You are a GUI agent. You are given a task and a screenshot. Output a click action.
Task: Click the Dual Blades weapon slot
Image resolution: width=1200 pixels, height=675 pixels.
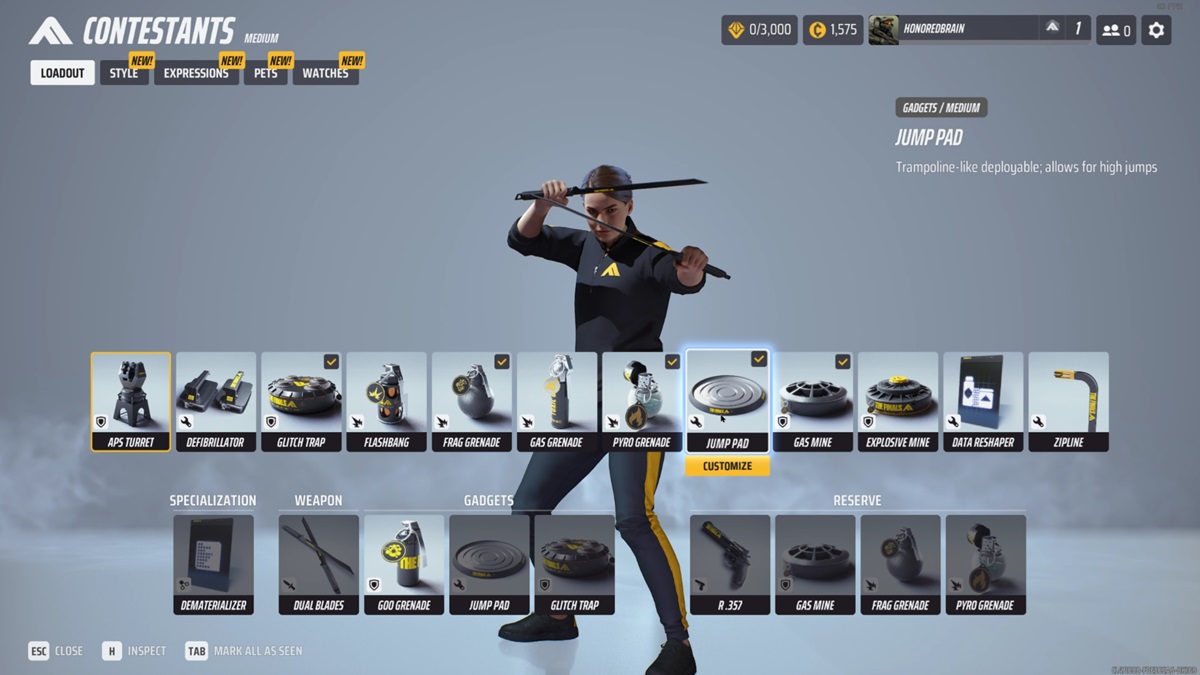point(319,564)
